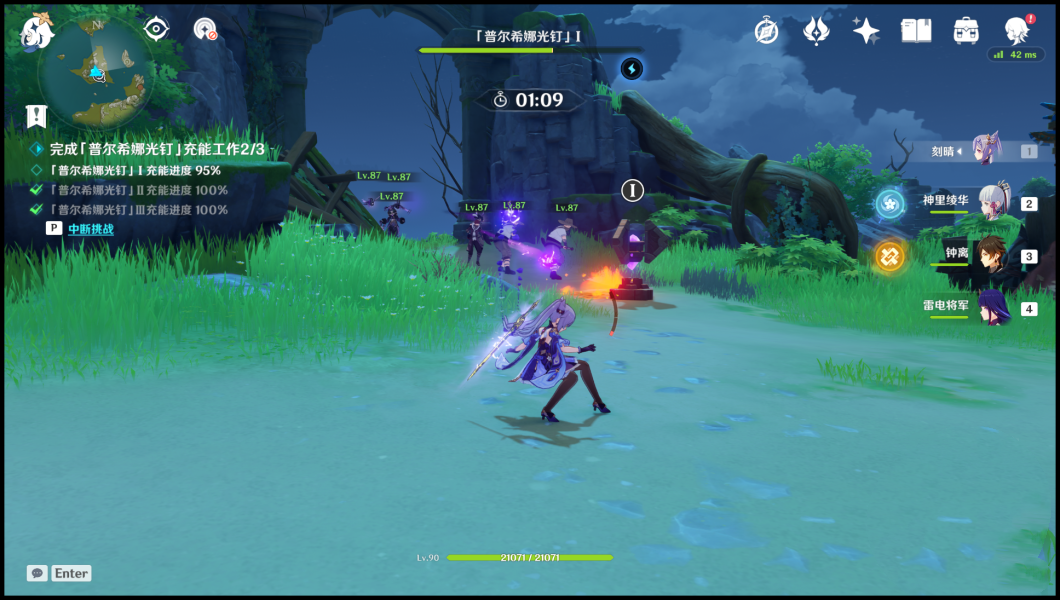This screenshot has width=1060, height=600.
Task: Open the character profile icon with alert
Action: (1017, 30)
